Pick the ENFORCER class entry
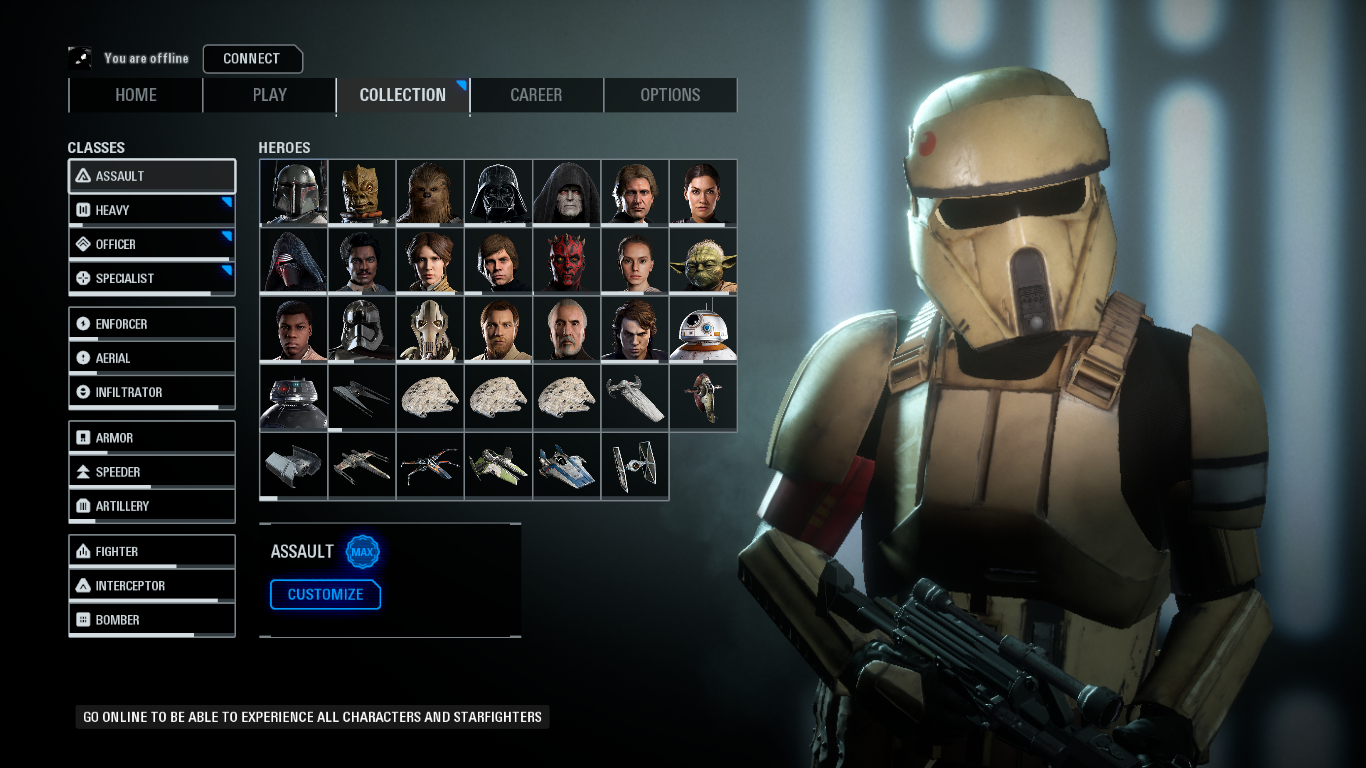This screenshot has height=768, width=1366. (x=152, y=324)
